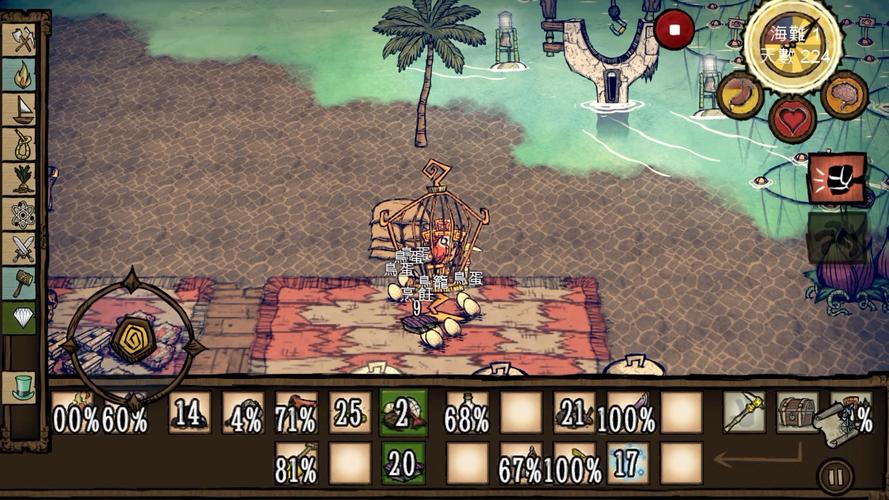Open the Nautical sailboat crafting tab

[x=21, y=110]
